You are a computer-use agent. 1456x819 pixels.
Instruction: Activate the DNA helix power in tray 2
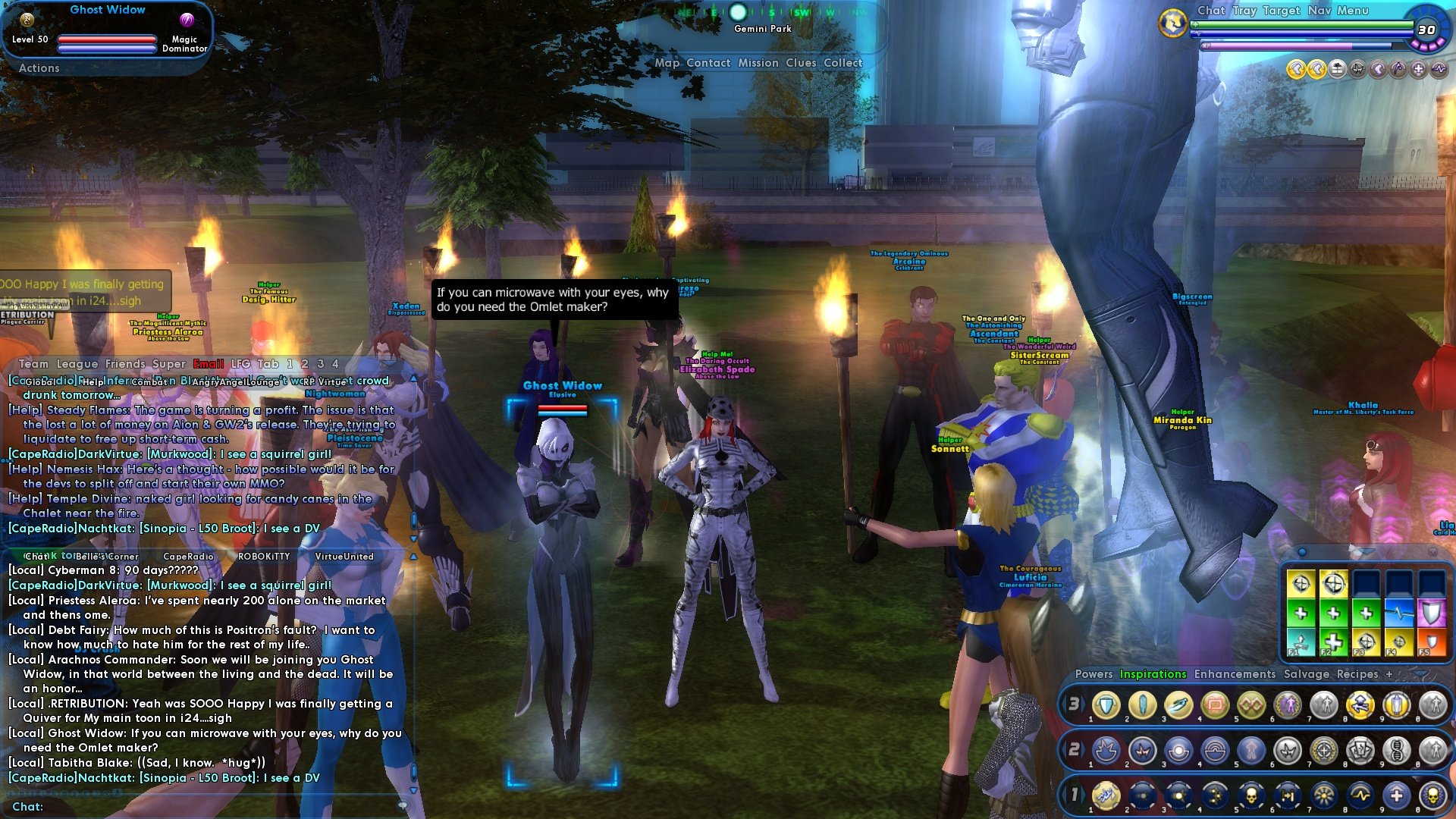tap(1397, 751)
